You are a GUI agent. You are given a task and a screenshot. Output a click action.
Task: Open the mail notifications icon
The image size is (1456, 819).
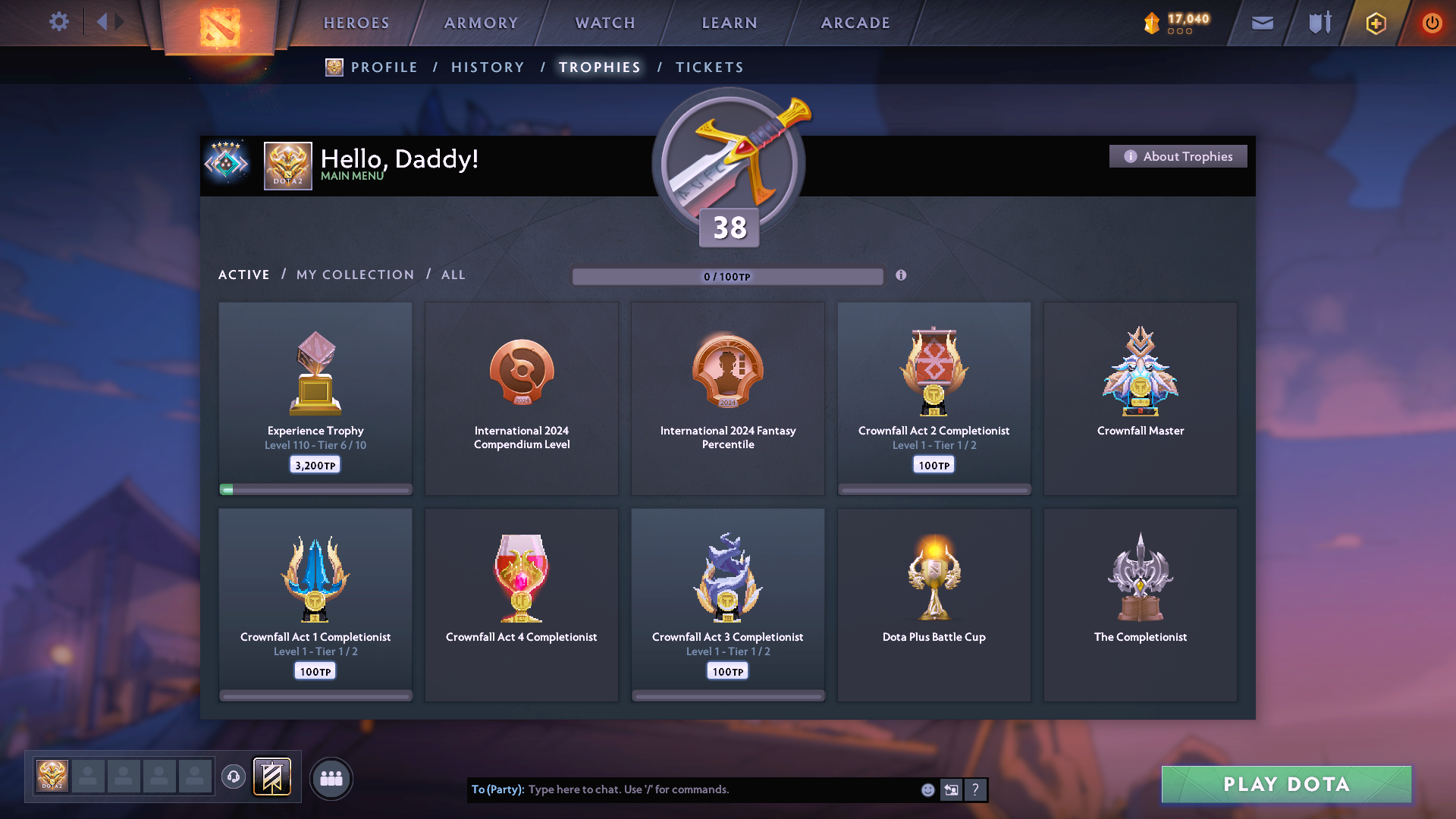tap(1261, 23)
